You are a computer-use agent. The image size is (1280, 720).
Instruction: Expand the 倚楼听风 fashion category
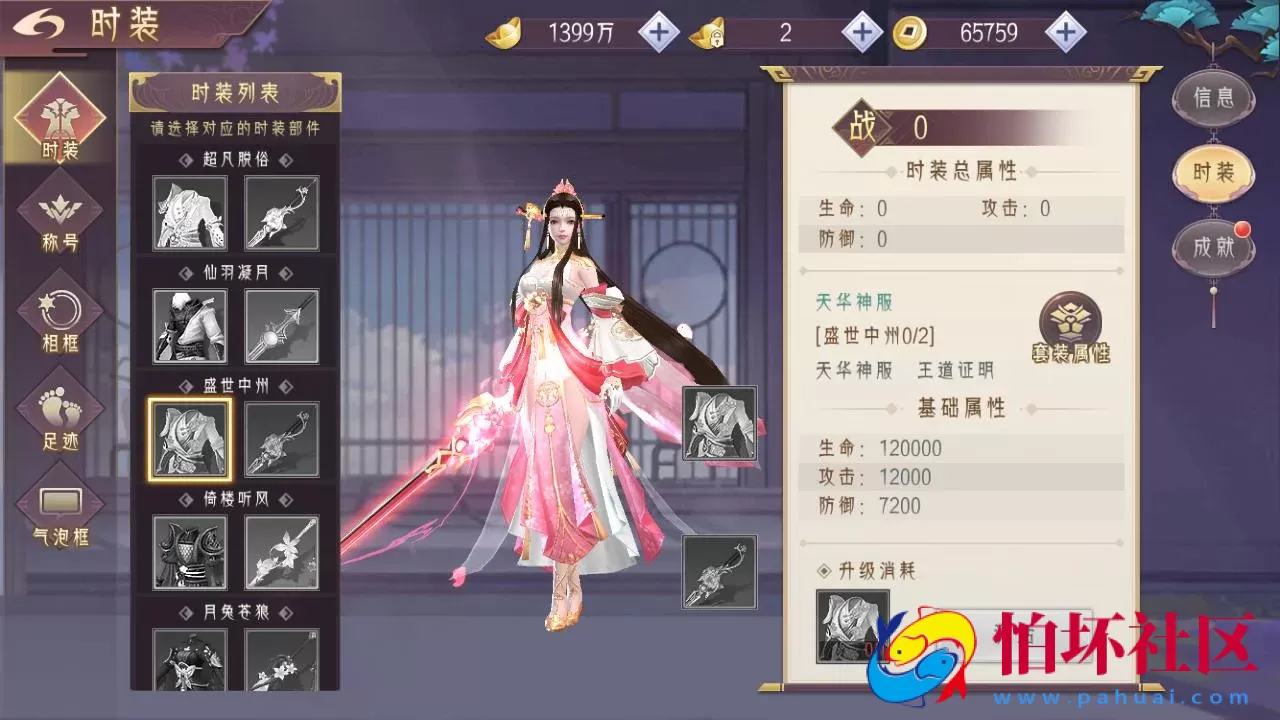pyautogui.click(x=235, y=498)
